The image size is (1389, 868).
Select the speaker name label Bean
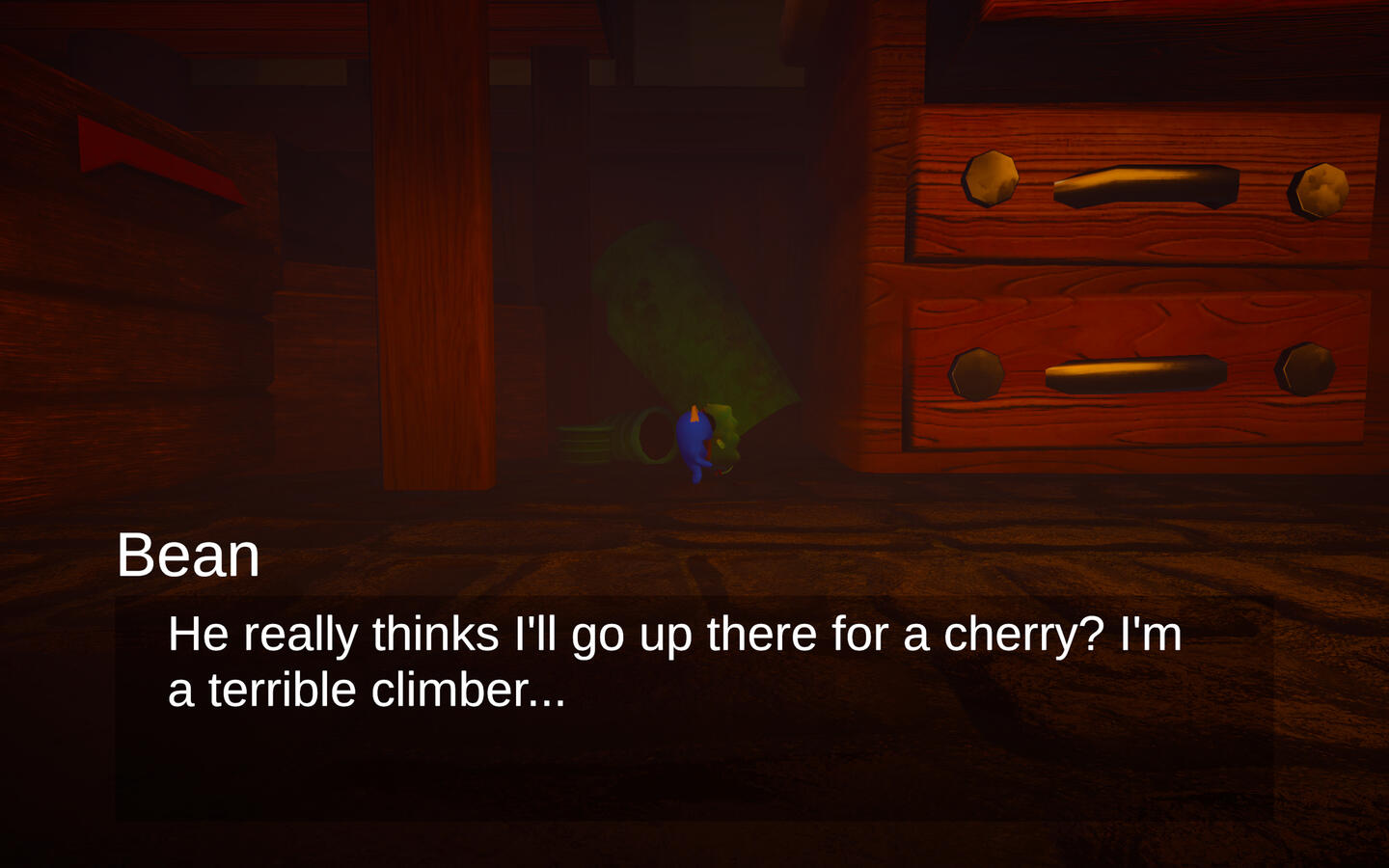click(x=189, y=555)
